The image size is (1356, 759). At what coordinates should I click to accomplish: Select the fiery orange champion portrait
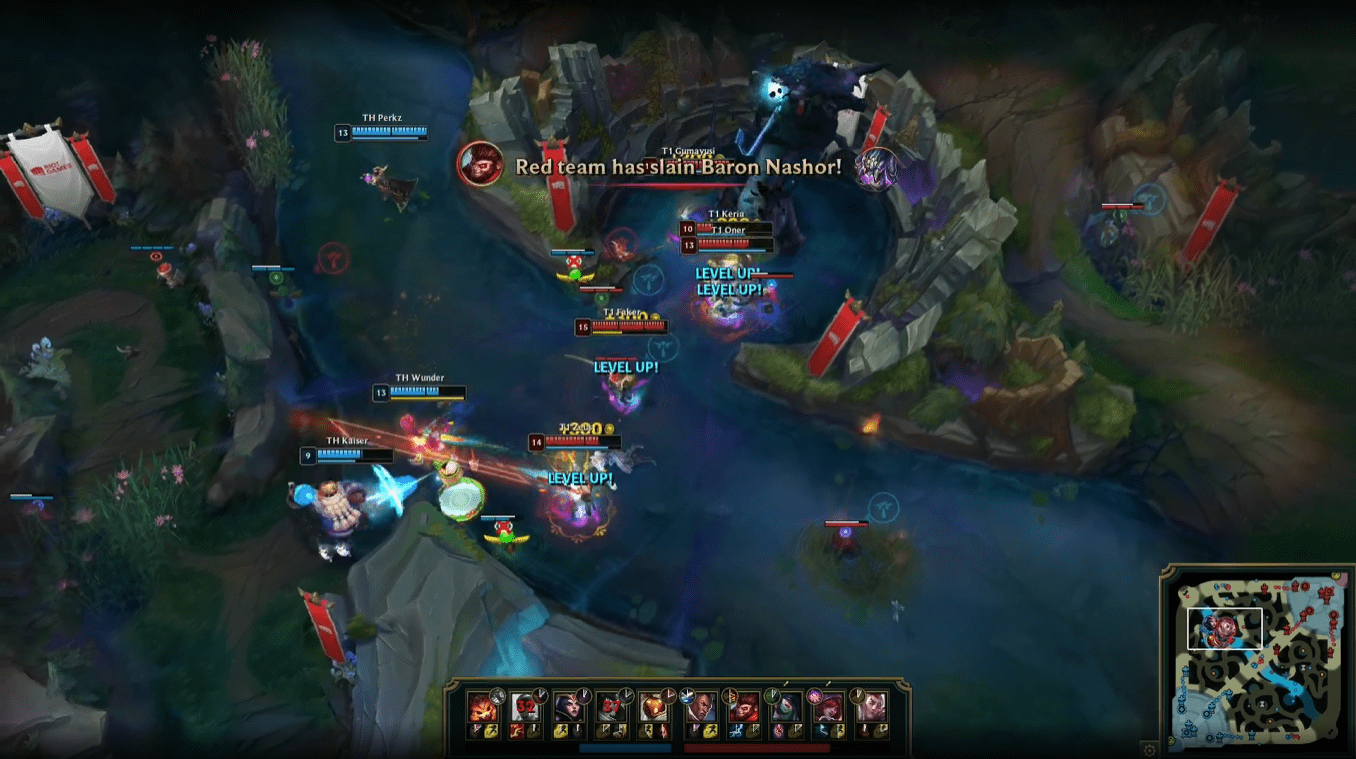[483, 707]
